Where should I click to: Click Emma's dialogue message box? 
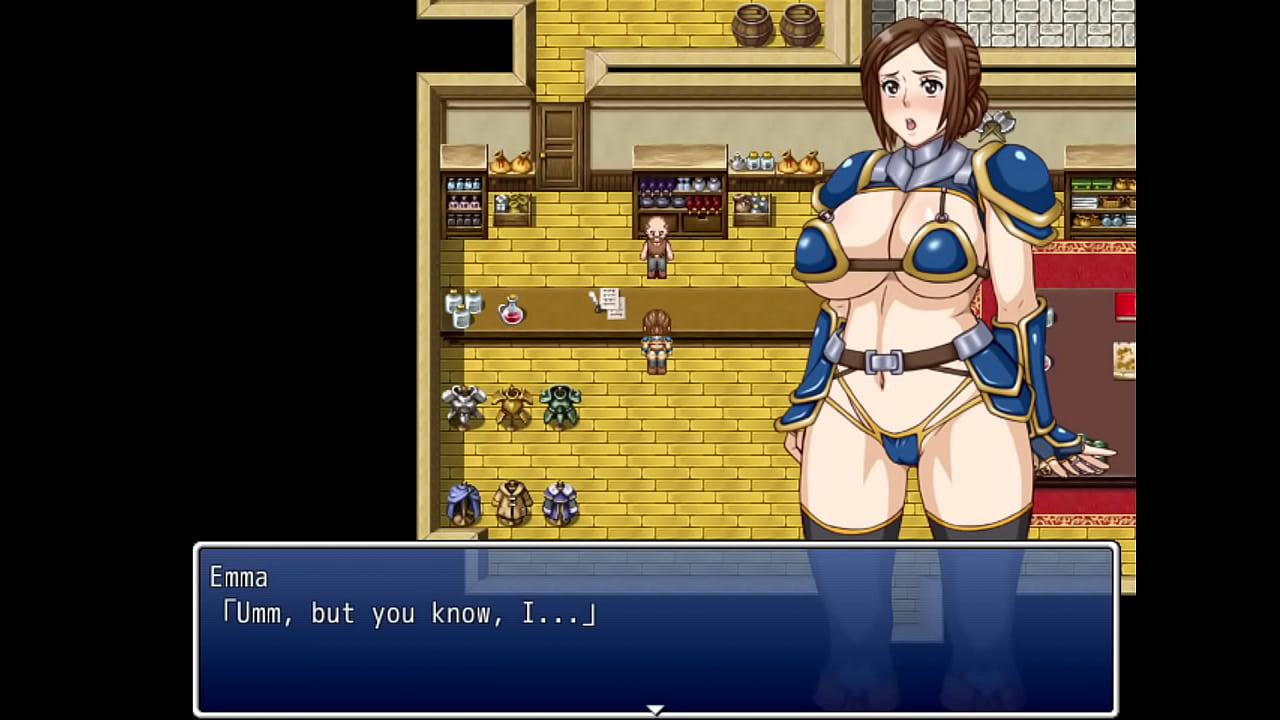point(655,628)
